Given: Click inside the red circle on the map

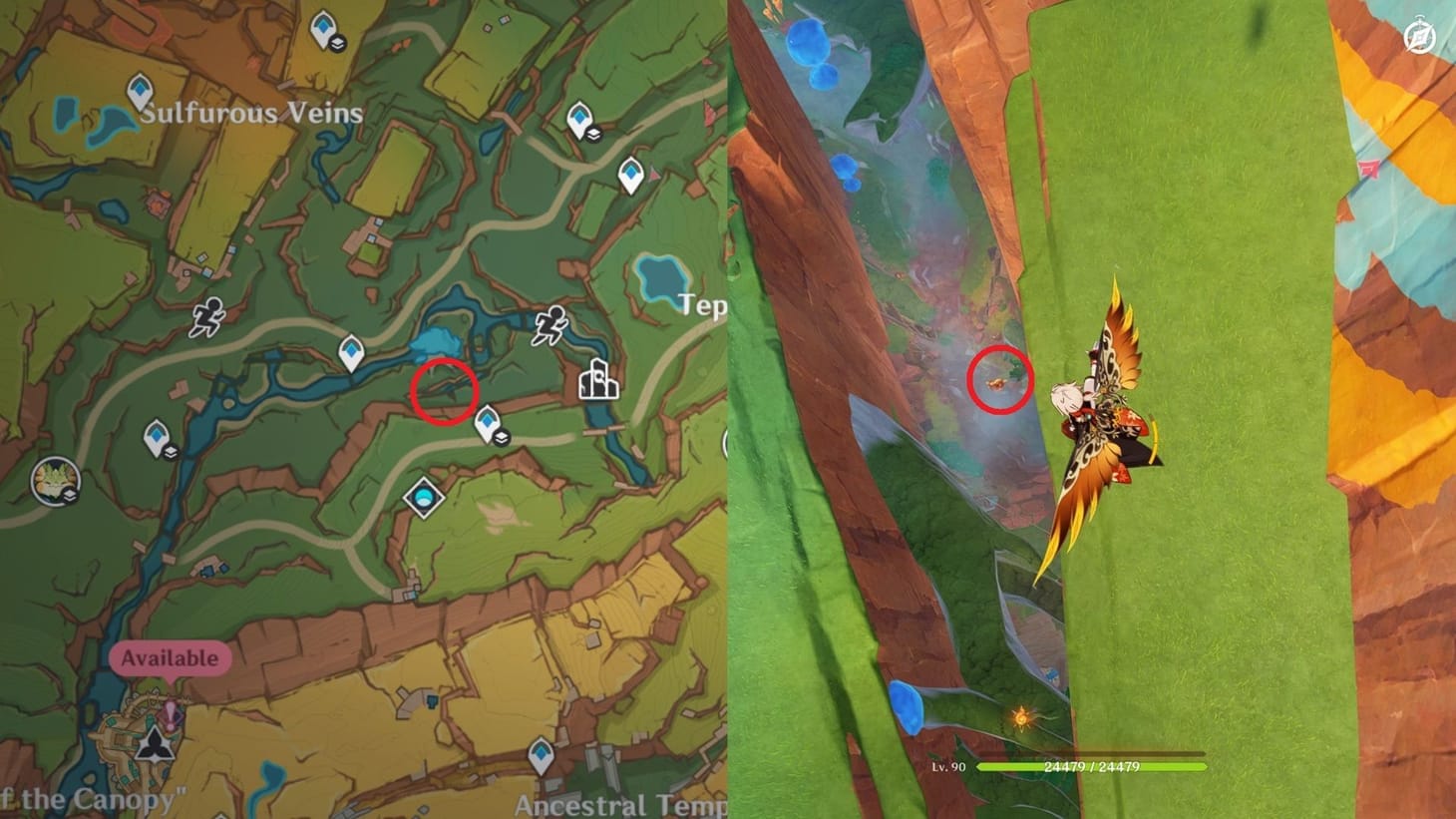Looking at the screenshot, I should (x=446, y=392).
